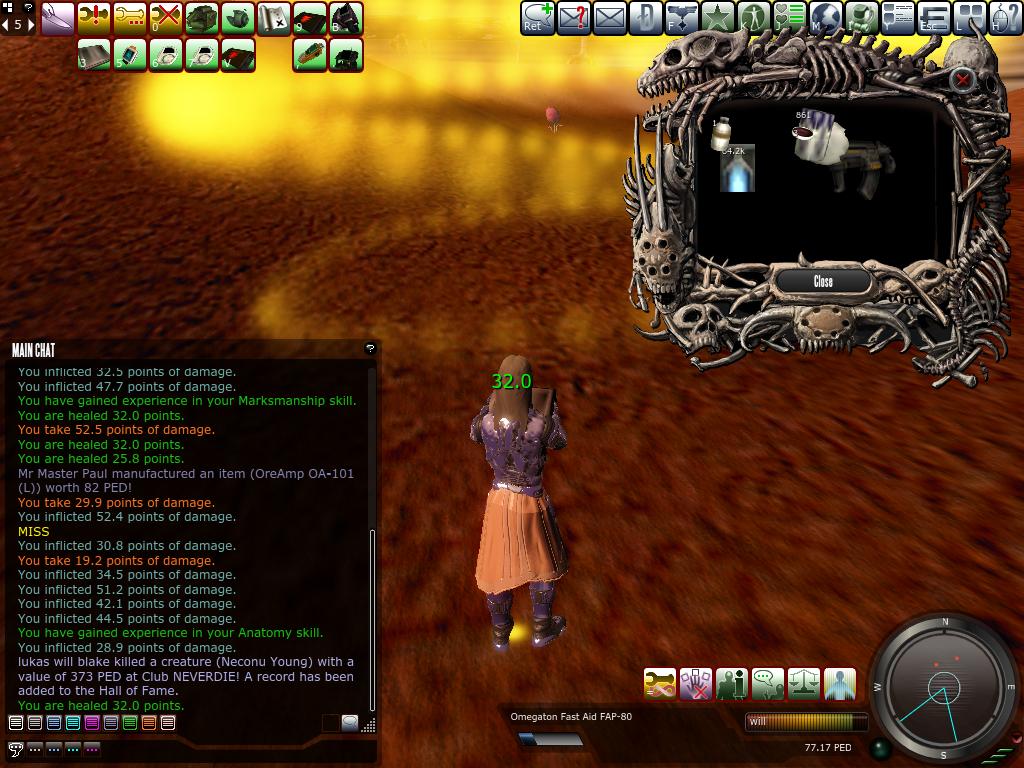This screenshot has width=1024, height=768.
Task: Open the balance scales trade icon
Action: pyautogui.click(x=804, y=684)
